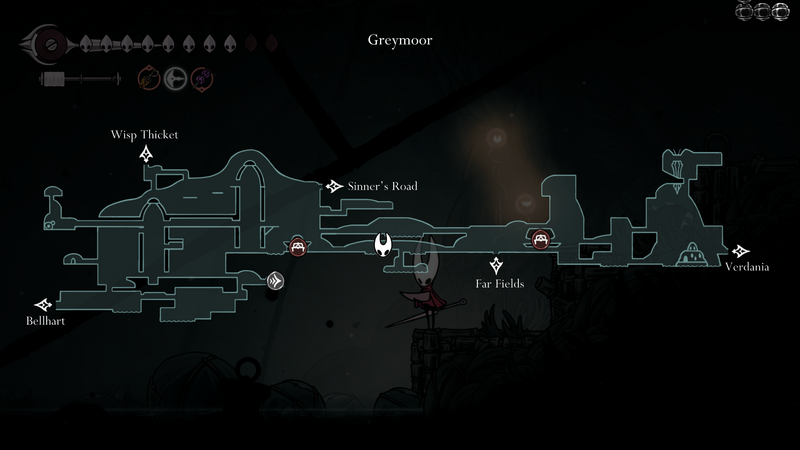Select Hornet's mask position marker on map
Viewport: 800px width, 450px height.
(383, 244)
